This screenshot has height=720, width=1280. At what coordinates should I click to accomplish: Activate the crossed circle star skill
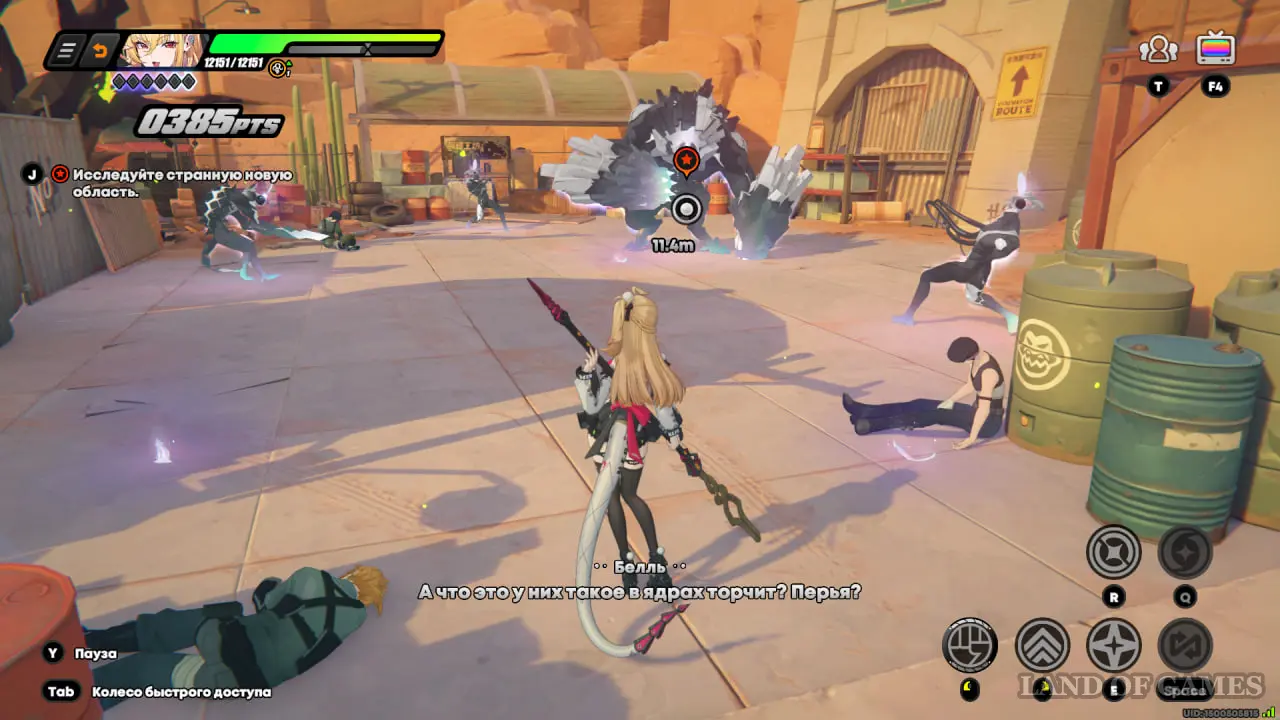point(1113,552)
